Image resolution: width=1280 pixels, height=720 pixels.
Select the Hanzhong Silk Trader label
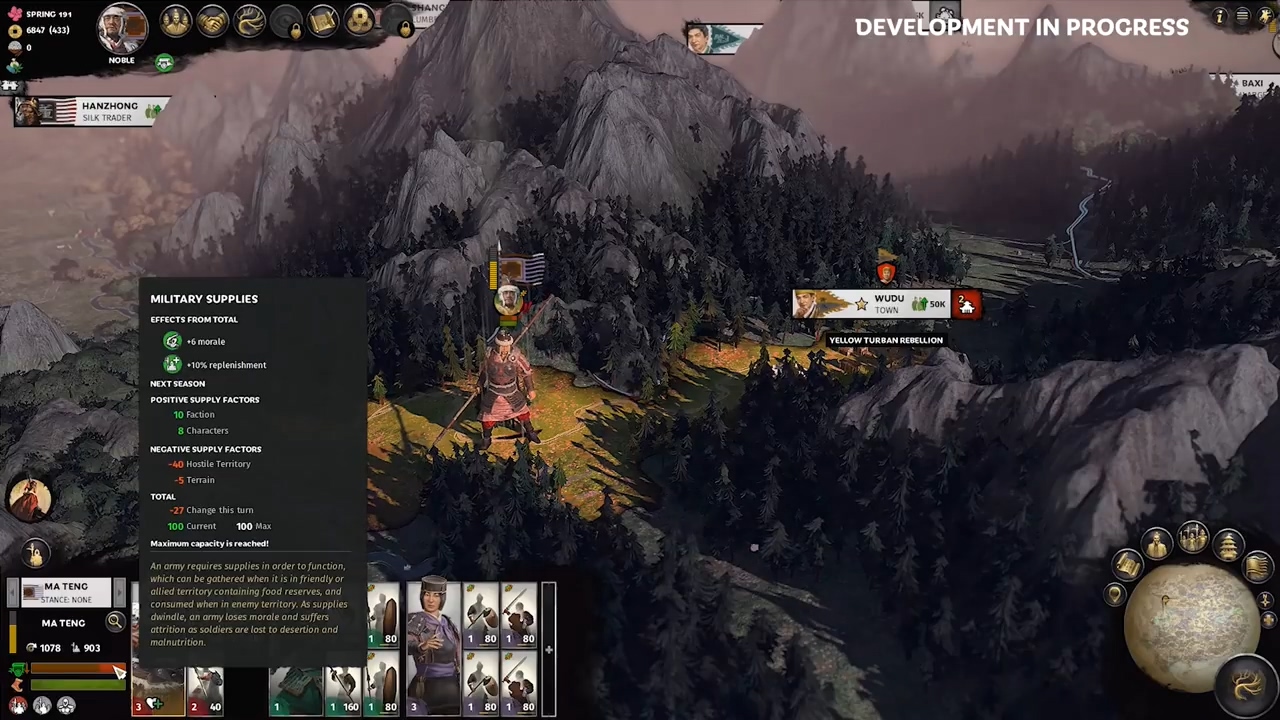92,111
